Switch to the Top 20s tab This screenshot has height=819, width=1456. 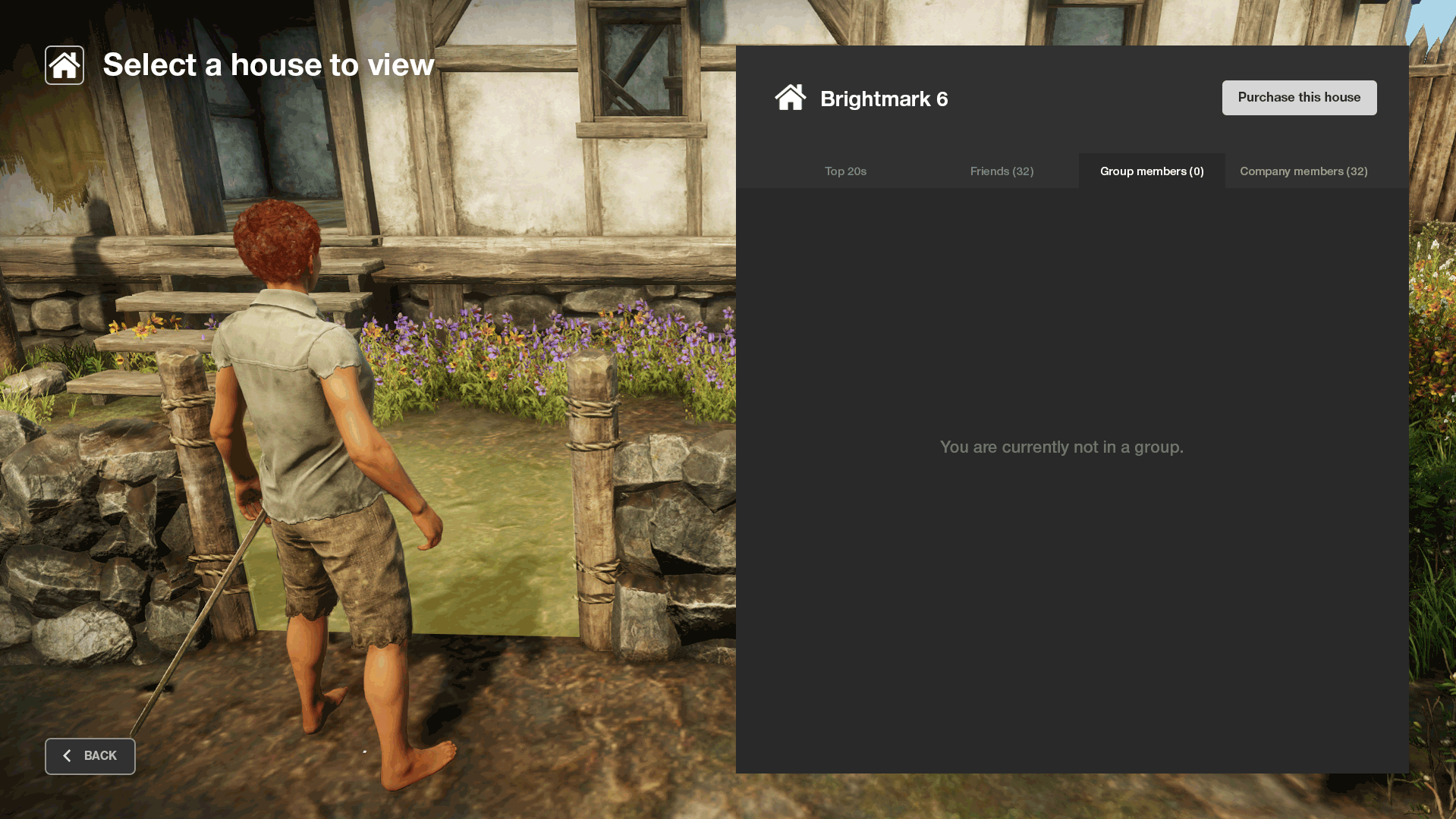coord(845,171)
